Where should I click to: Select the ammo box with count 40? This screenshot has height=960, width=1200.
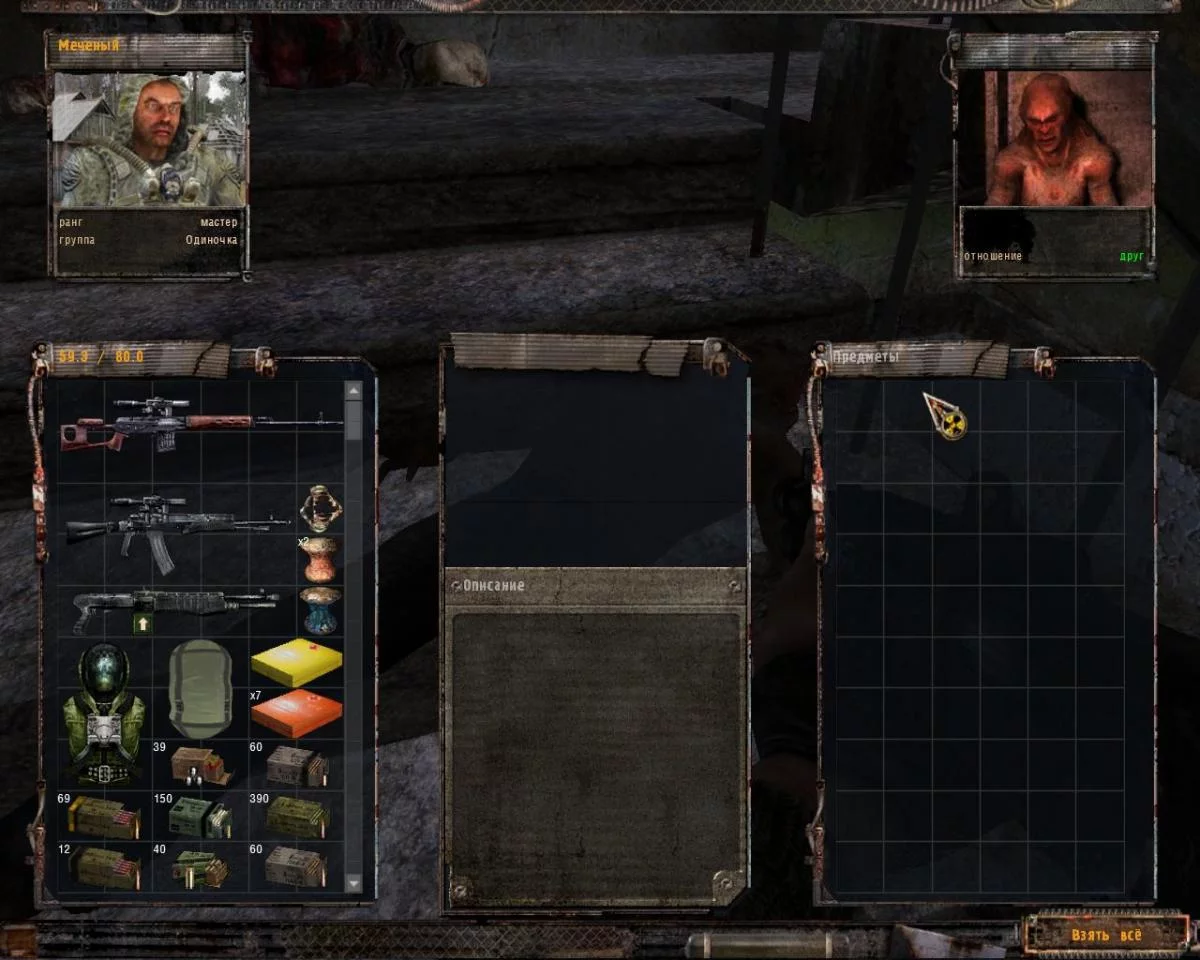[200, 867]
